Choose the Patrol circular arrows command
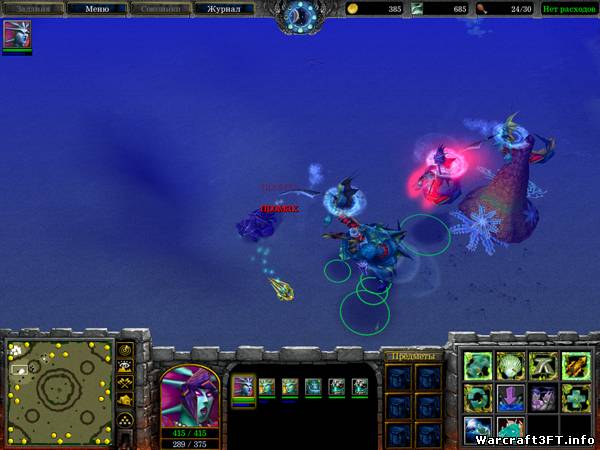This screenshot has height=450, width=600. pos(477,398)
